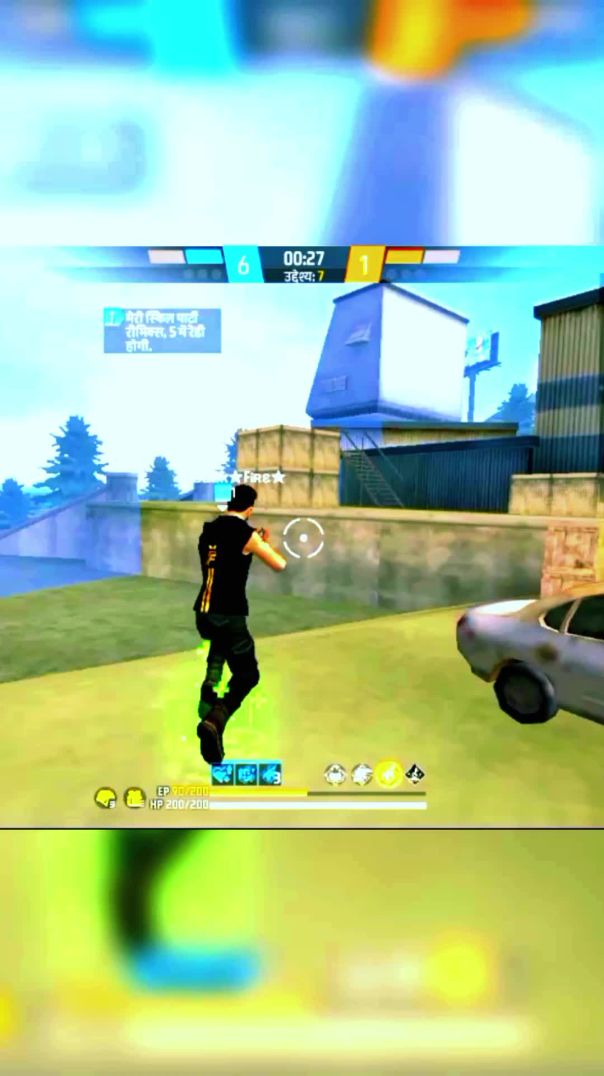The image size is (604, 1076).
Task: Open the Hindi chat message box
Action: pos(162,330)
